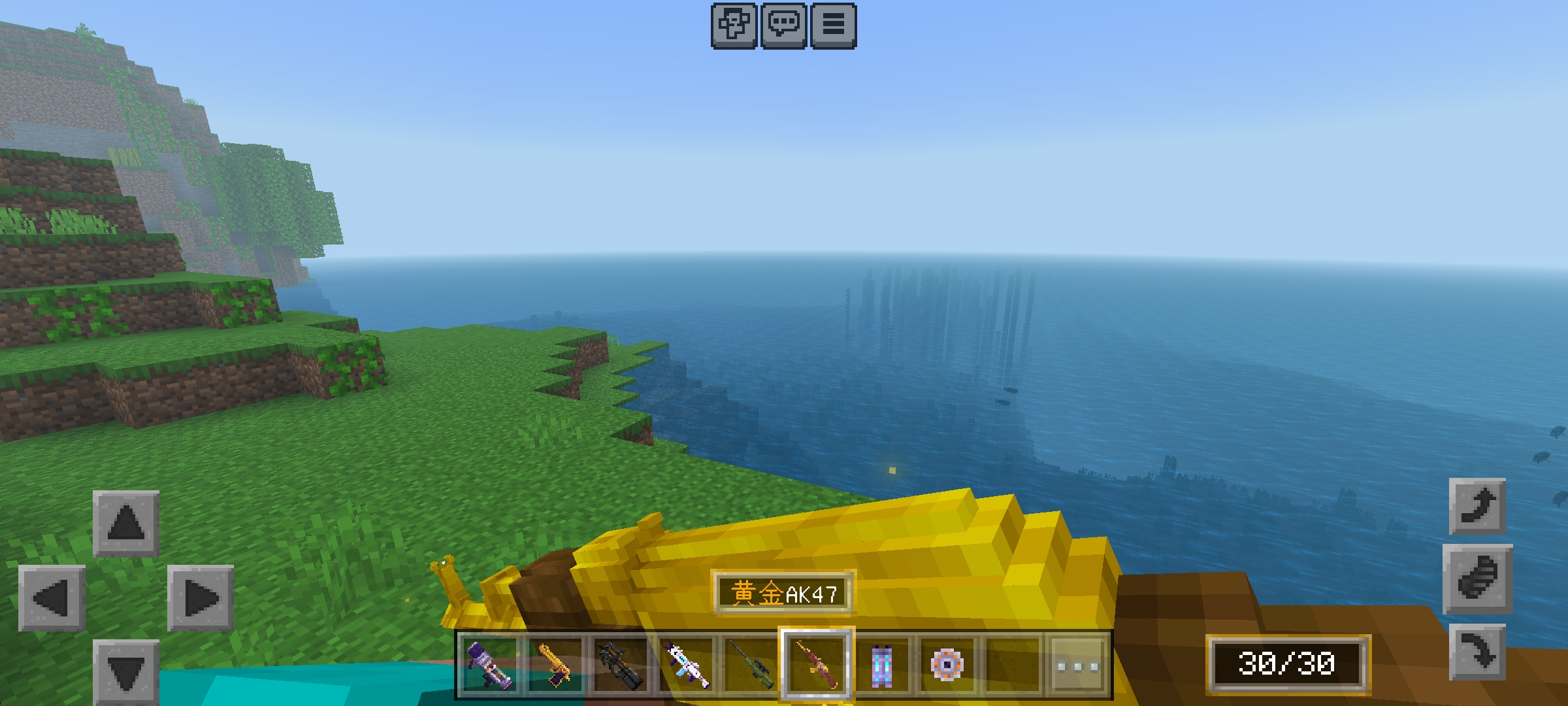1568x706 pixels.
Task: Tap the move forward arrow
Action: click(x=125, y=523)
